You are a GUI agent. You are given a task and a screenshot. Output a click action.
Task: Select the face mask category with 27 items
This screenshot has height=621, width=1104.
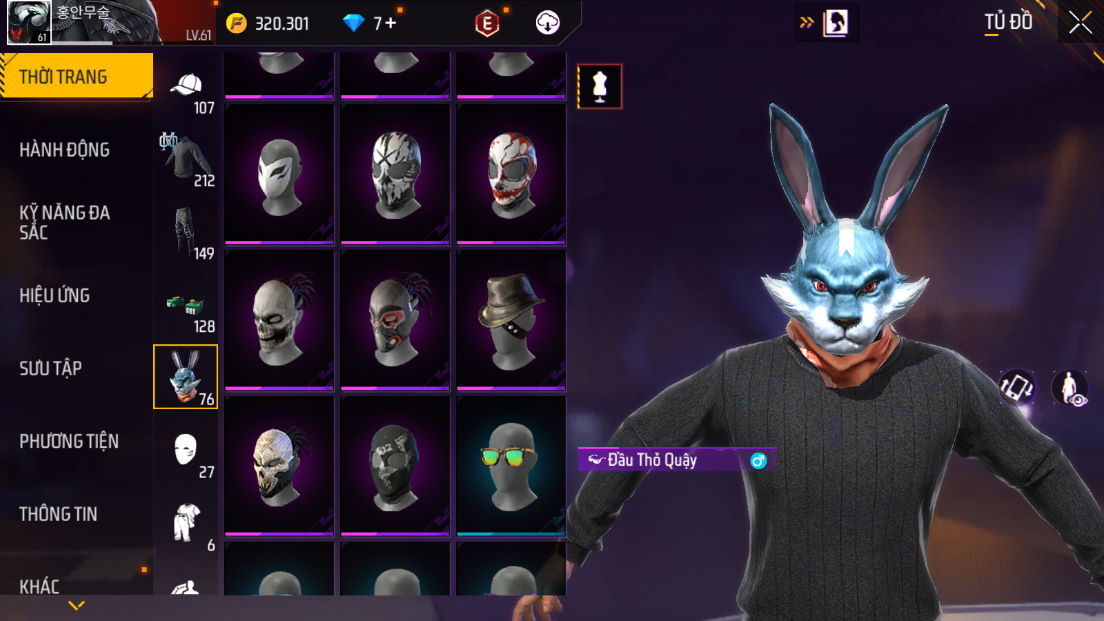187,452
